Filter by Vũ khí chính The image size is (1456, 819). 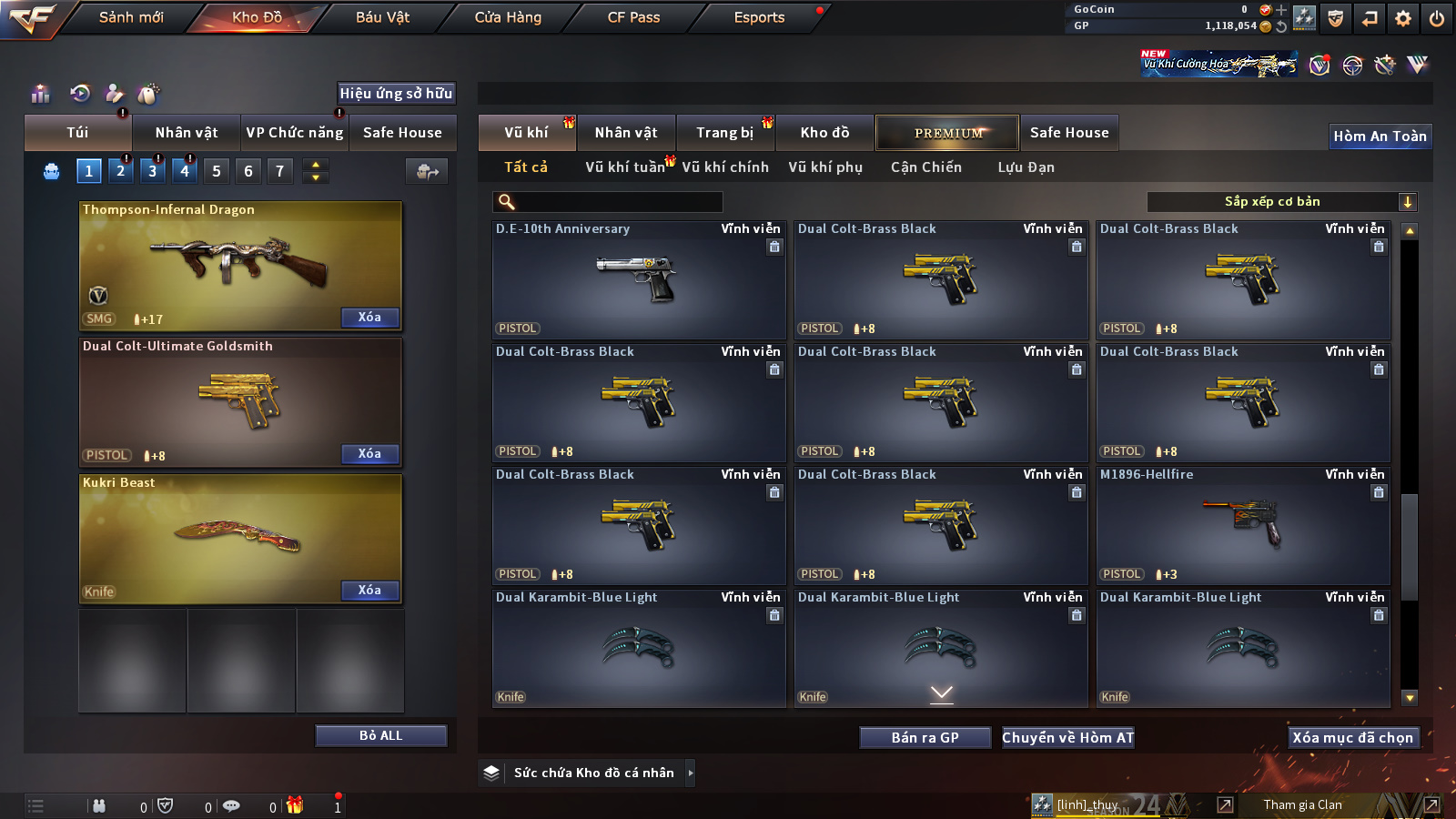pyautogui.click(x=725, y=167)
